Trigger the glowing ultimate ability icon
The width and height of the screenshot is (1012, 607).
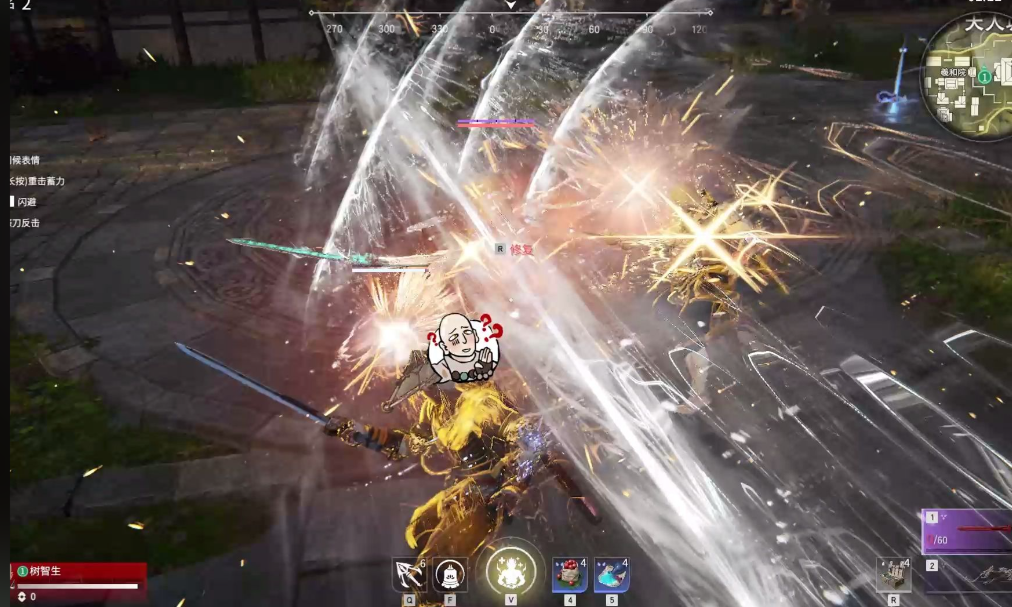click(x=510, y=571)
